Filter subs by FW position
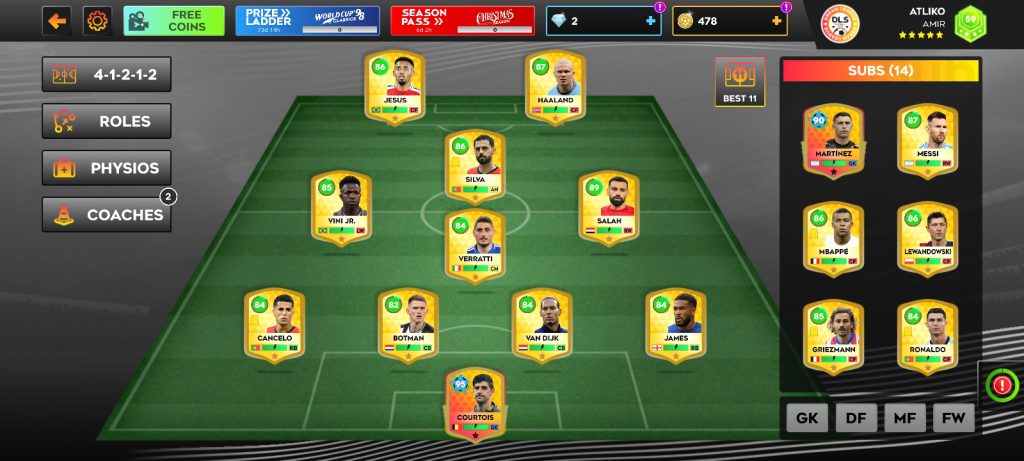The image size is (1024, 461). (x=953, y=417)
